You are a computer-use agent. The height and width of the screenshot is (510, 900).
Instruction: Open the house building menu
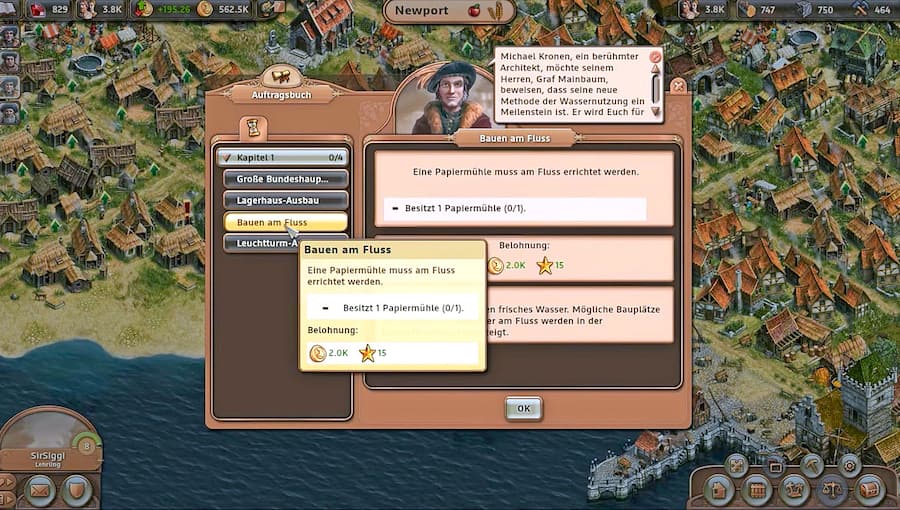click(x=721, y=490)
